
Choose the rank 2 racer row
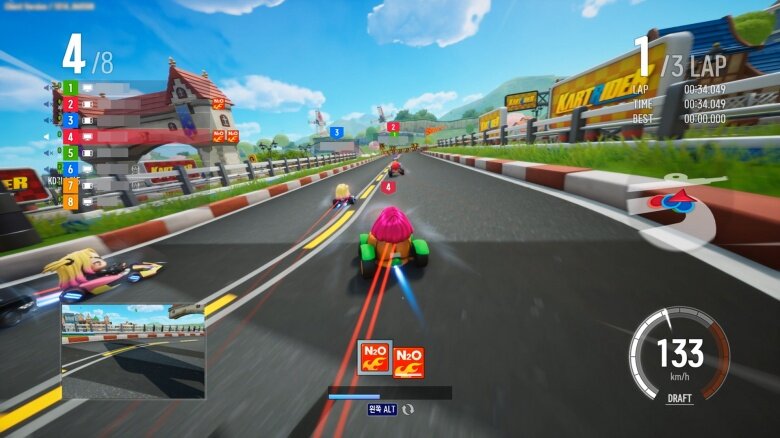pos(100,103)
